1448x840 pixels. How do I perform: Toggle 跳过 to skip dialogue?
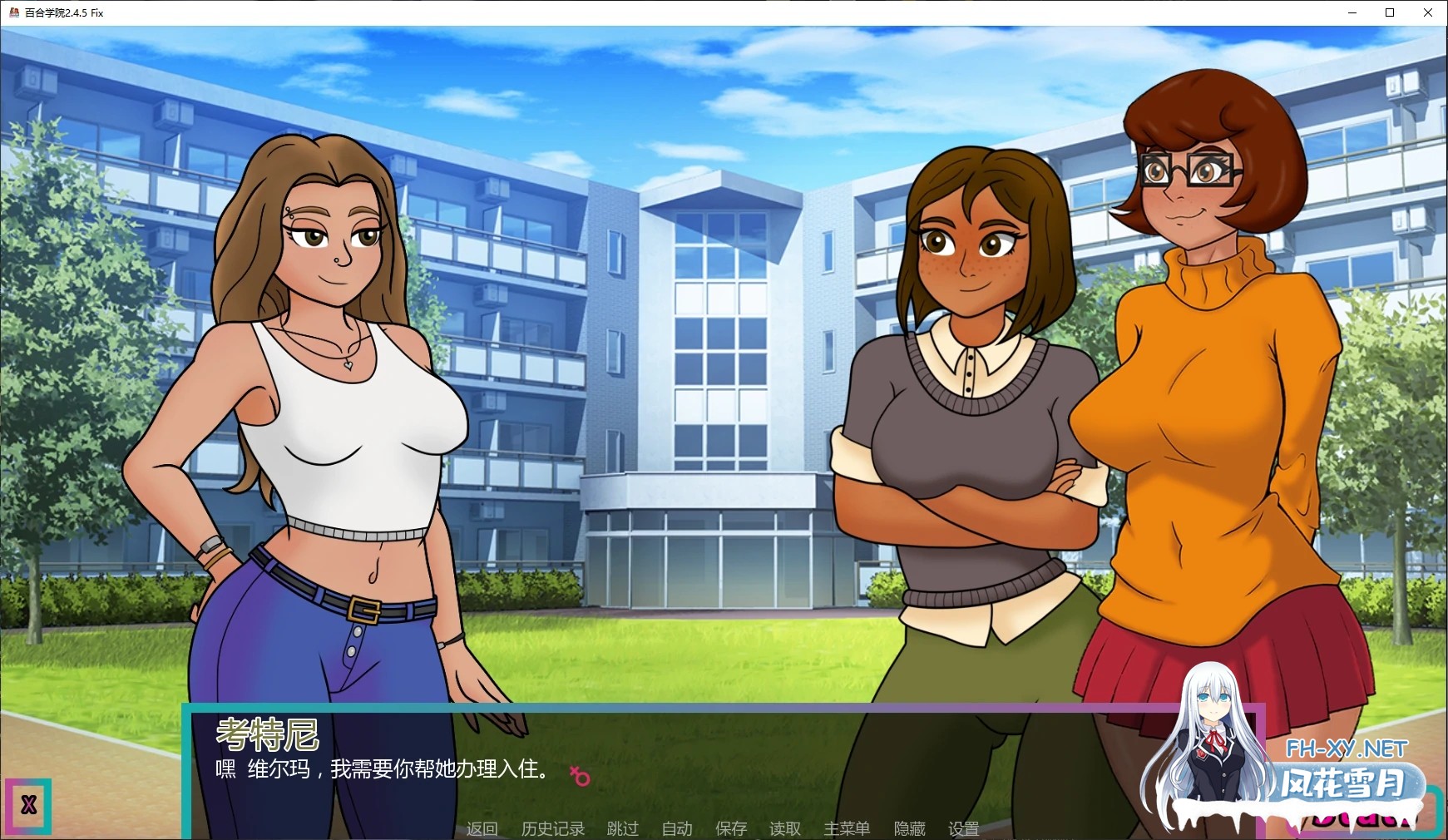(x=620, y=828)
